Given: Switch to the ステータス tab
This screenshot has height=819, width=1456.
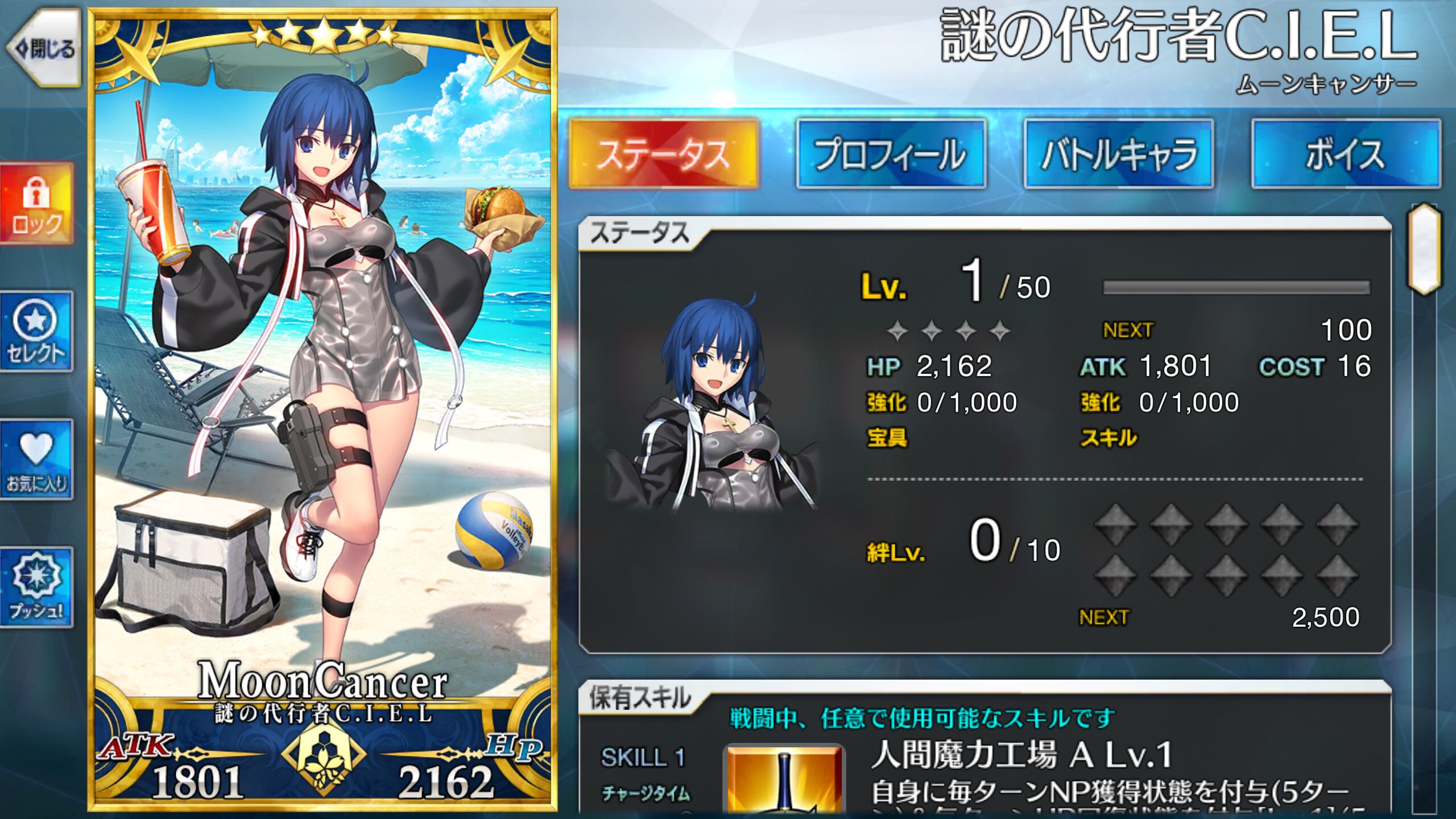Looking at the screenshot, I should tap(664, 154).
